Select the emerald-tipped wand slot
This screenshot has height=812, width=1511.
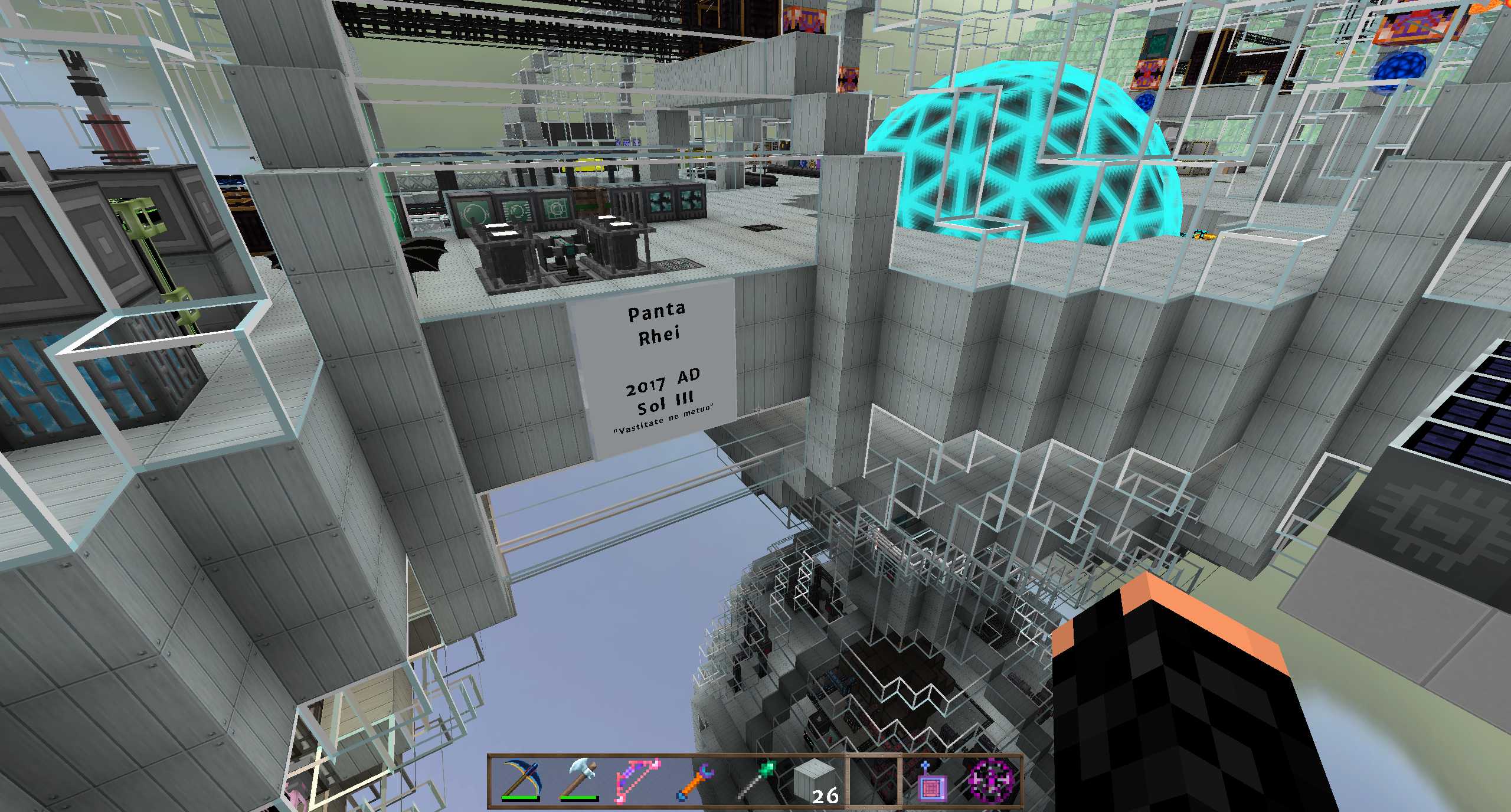756,780
